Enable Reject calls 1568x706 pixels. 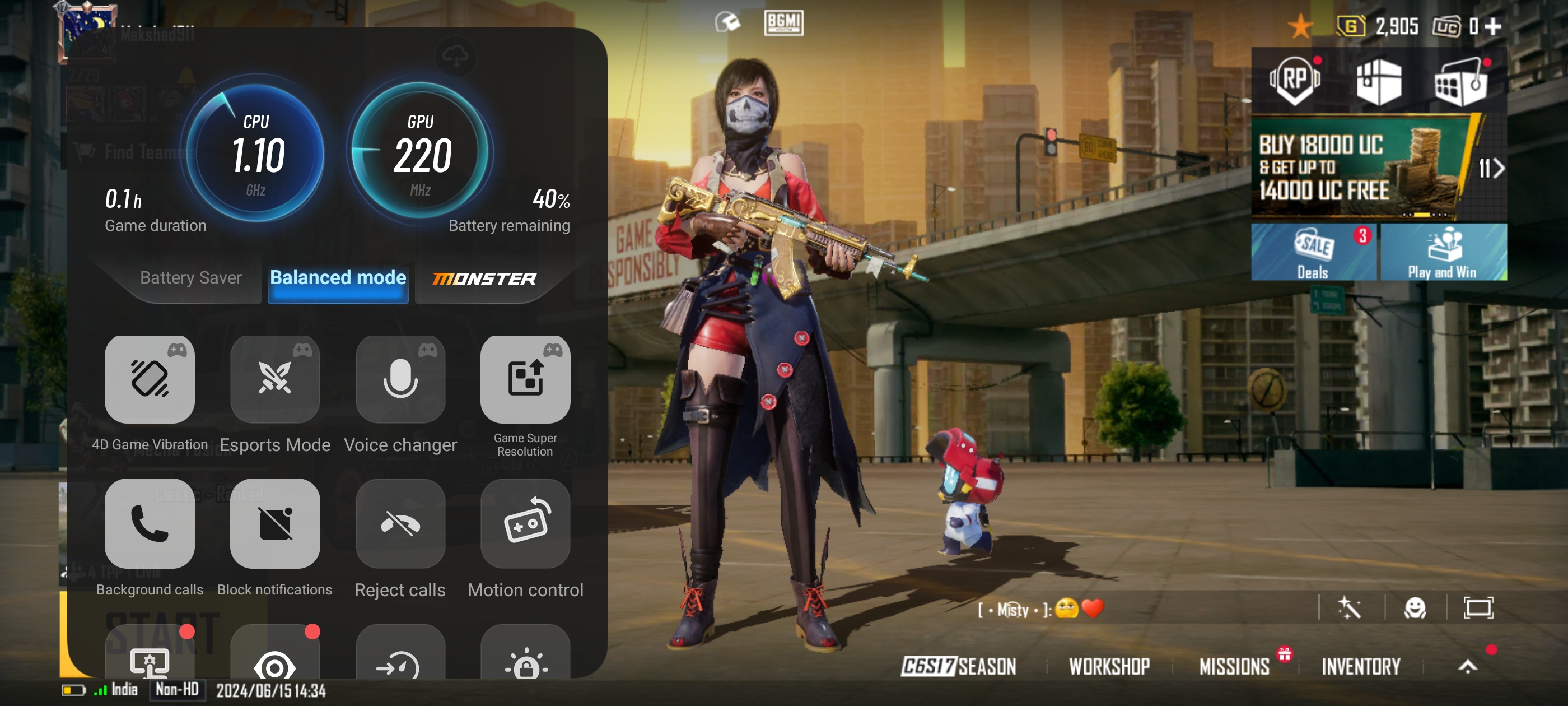coord(400,523)
